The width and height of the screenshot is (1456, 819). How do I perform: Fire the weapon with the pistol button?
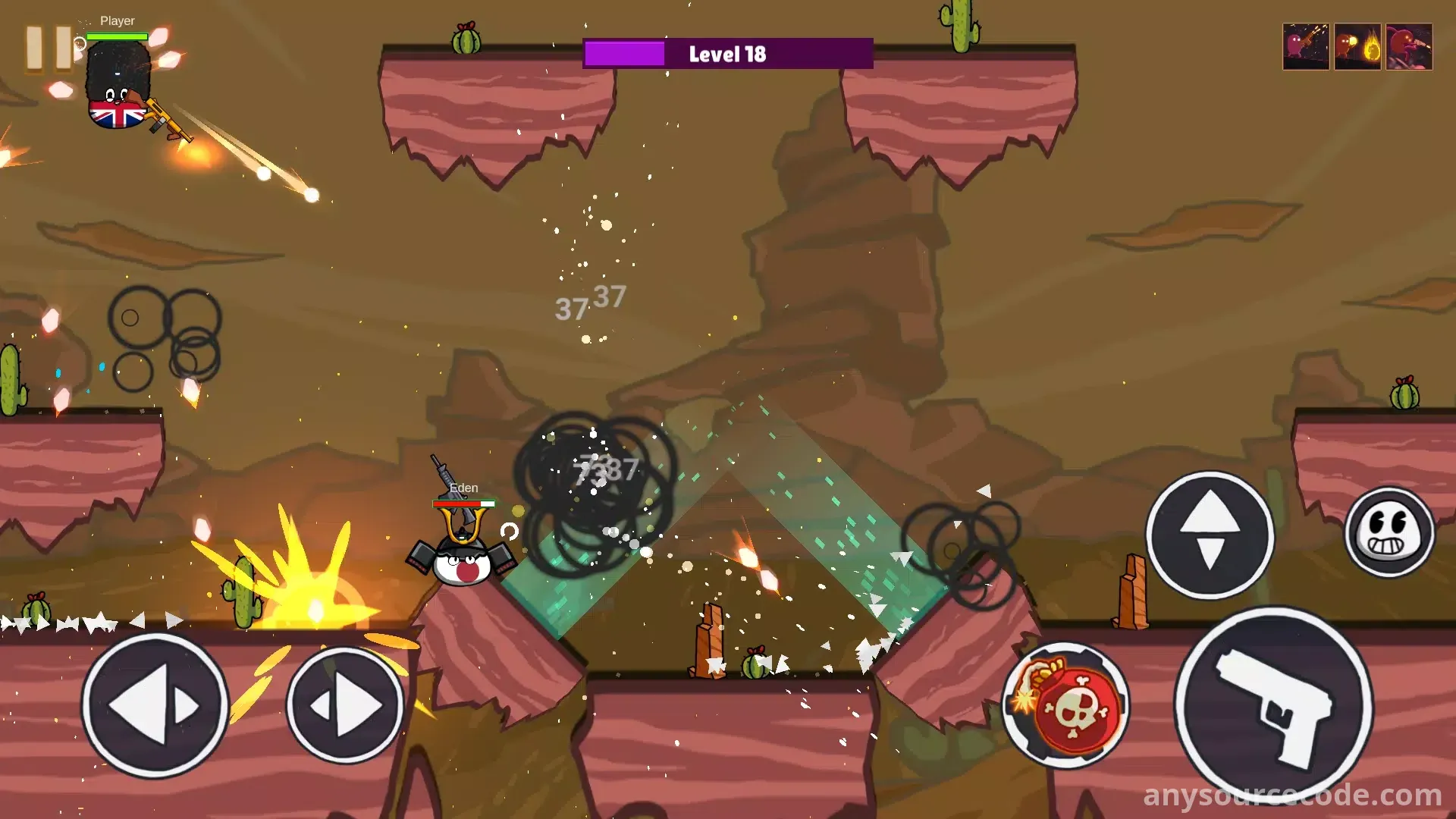coord(1273,706)
